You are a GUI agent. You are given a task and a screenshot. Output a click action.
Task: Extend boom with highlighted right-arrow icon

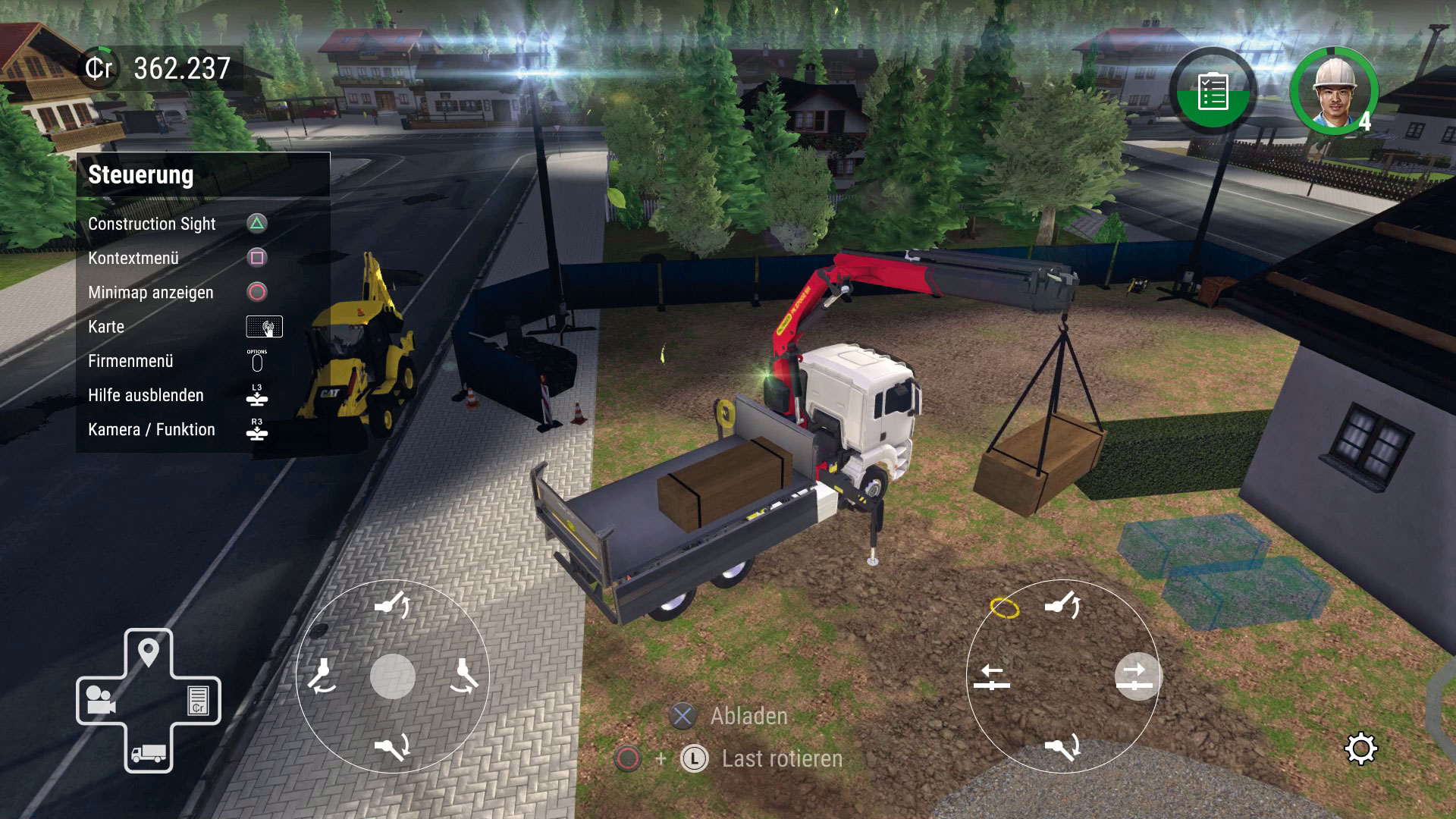(1136, 676)
